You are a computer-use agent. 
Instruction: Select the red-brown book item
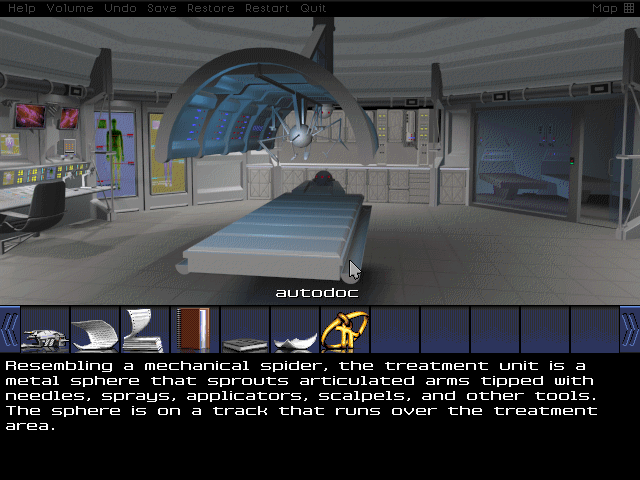[194, 330]
